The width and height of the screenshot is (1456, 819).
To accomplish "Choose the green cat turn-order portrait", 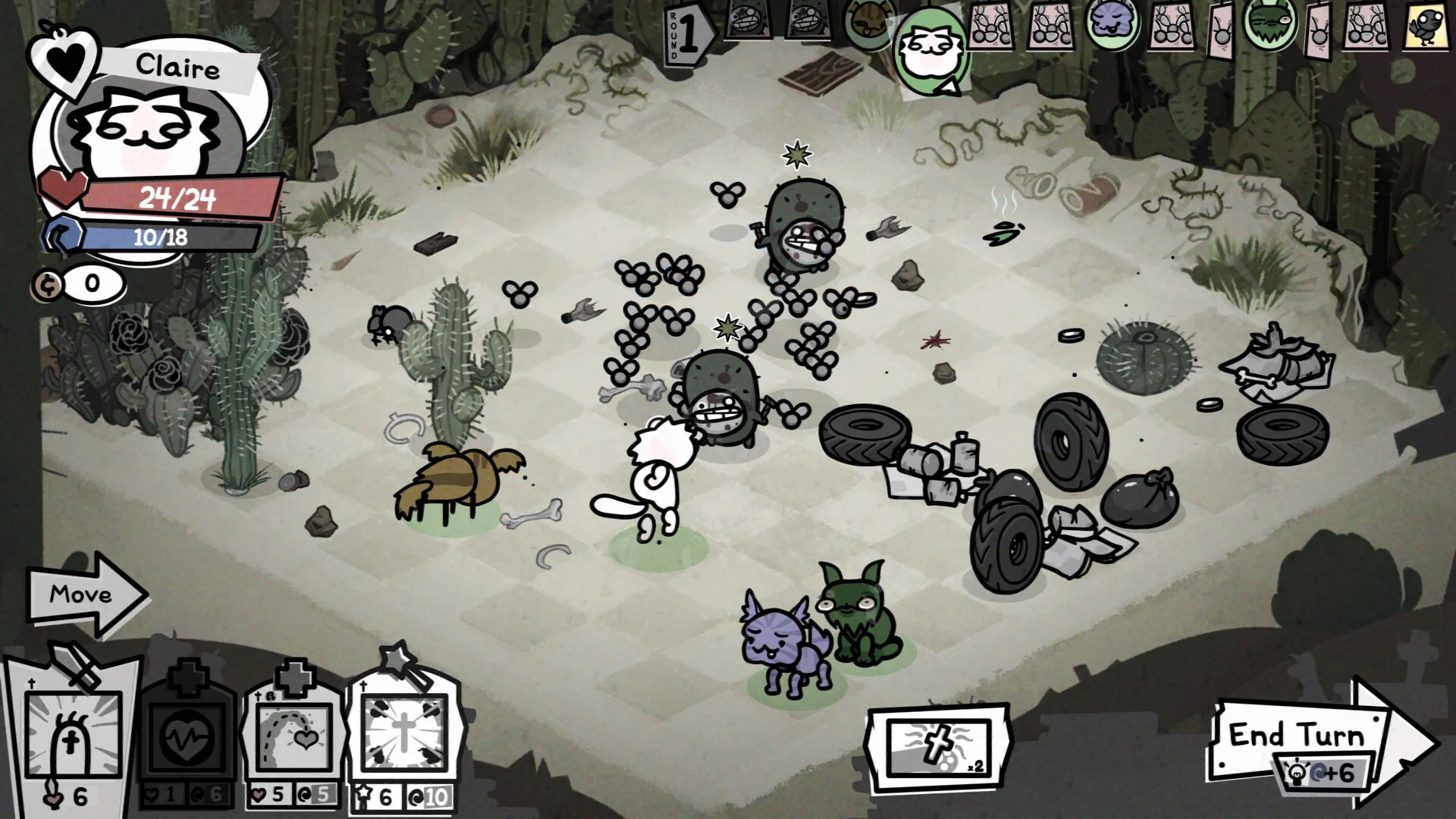I will click(1269, 24).
